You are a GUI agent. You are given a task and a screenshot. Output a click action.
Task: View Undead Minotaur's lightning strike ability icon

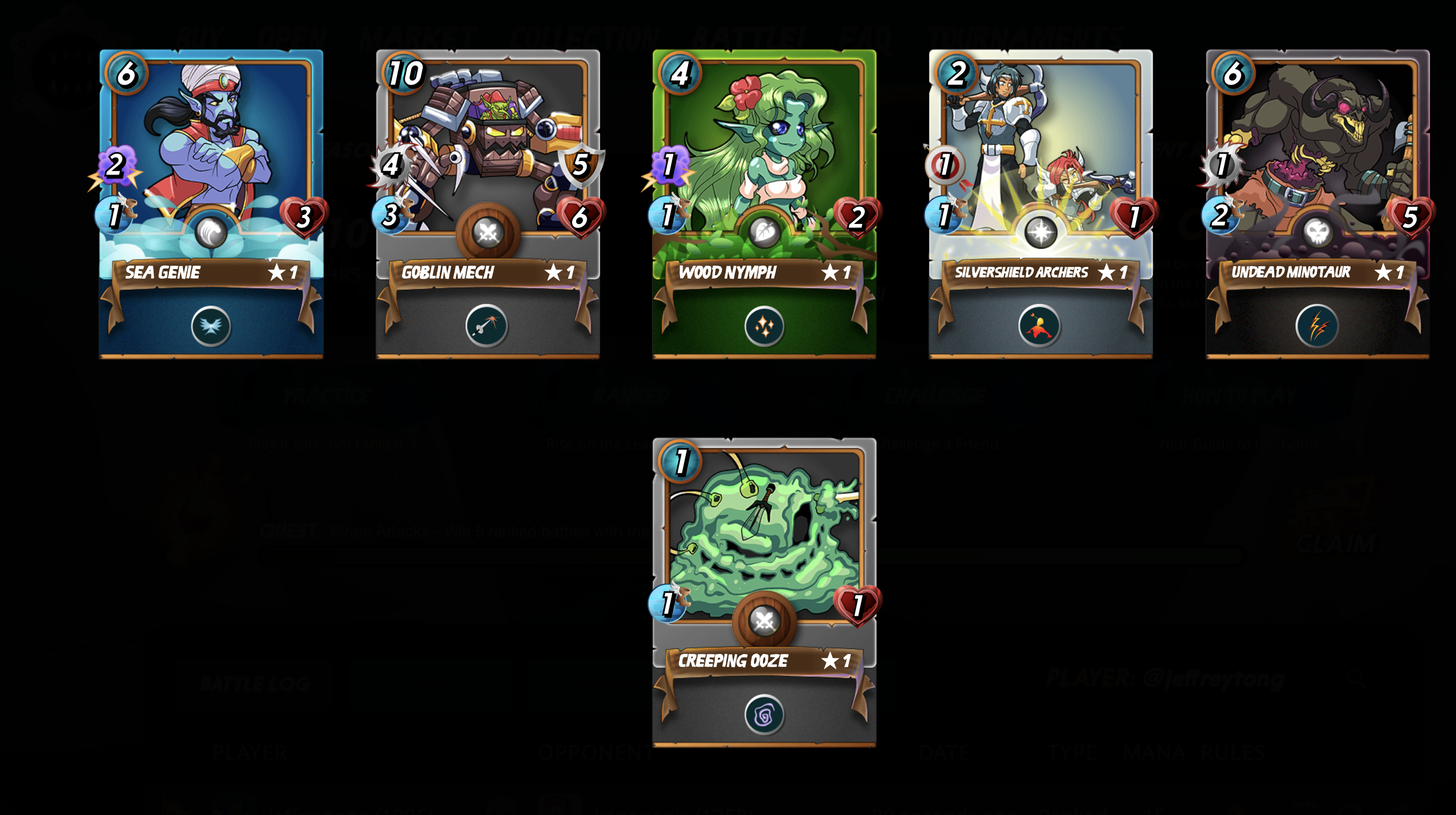[x=1316, y=326]
